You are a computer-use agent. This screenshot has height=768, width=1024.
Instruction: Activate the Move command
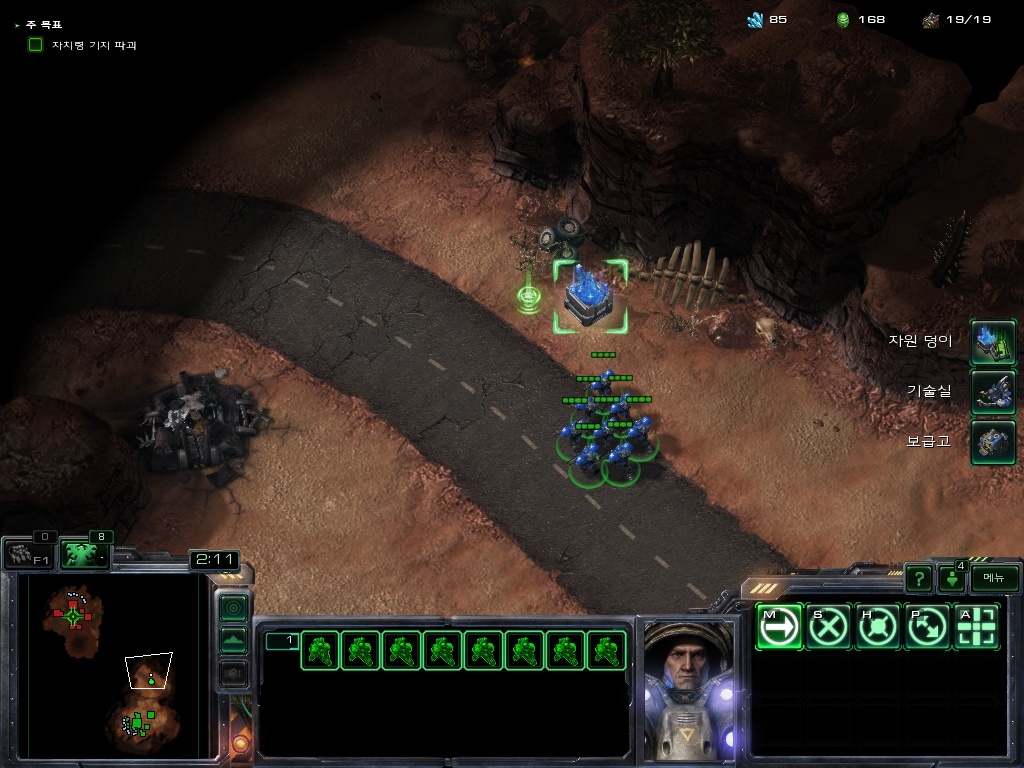tap(779, 627)
